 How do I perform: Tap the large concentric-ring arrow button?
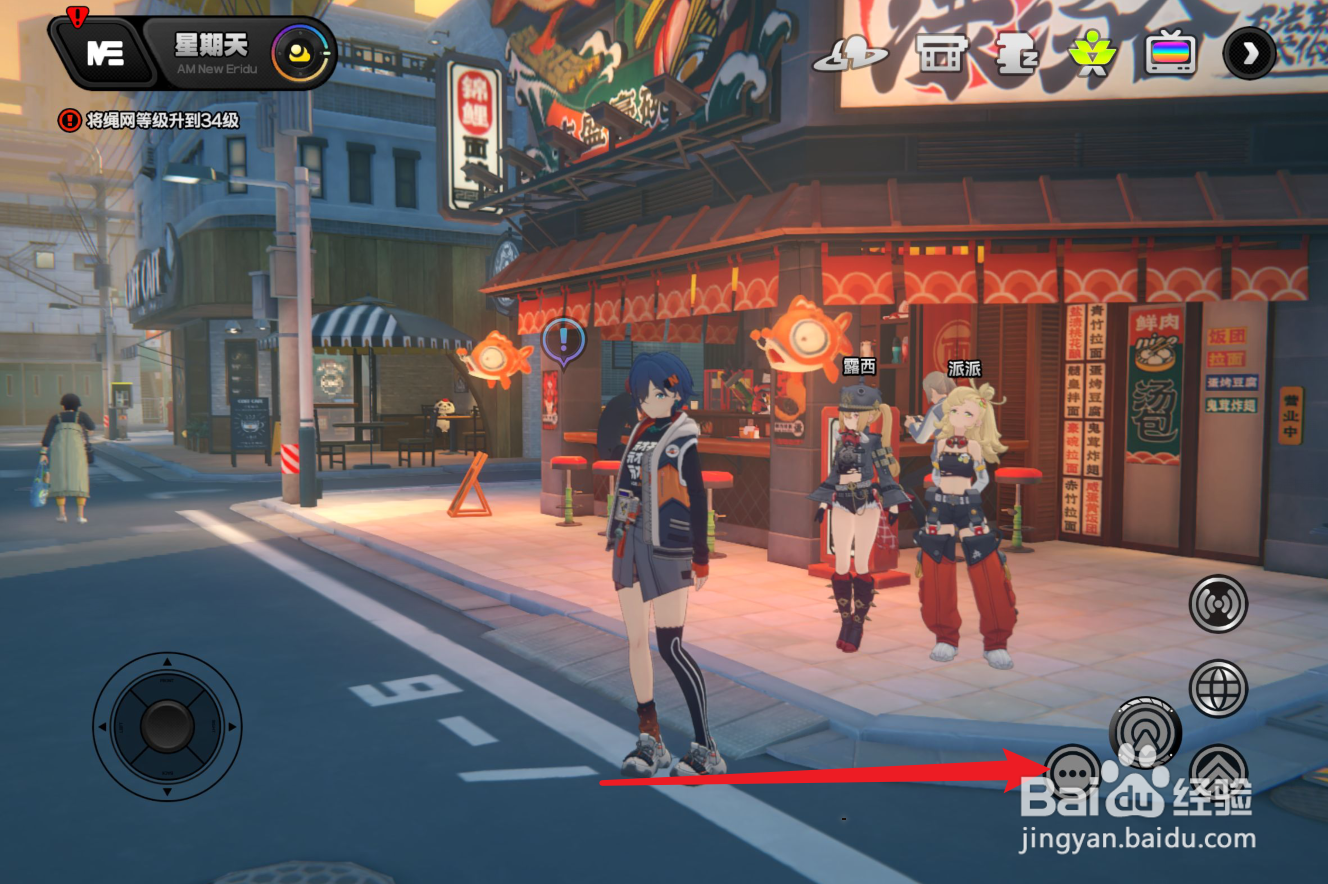[1146, 733]
